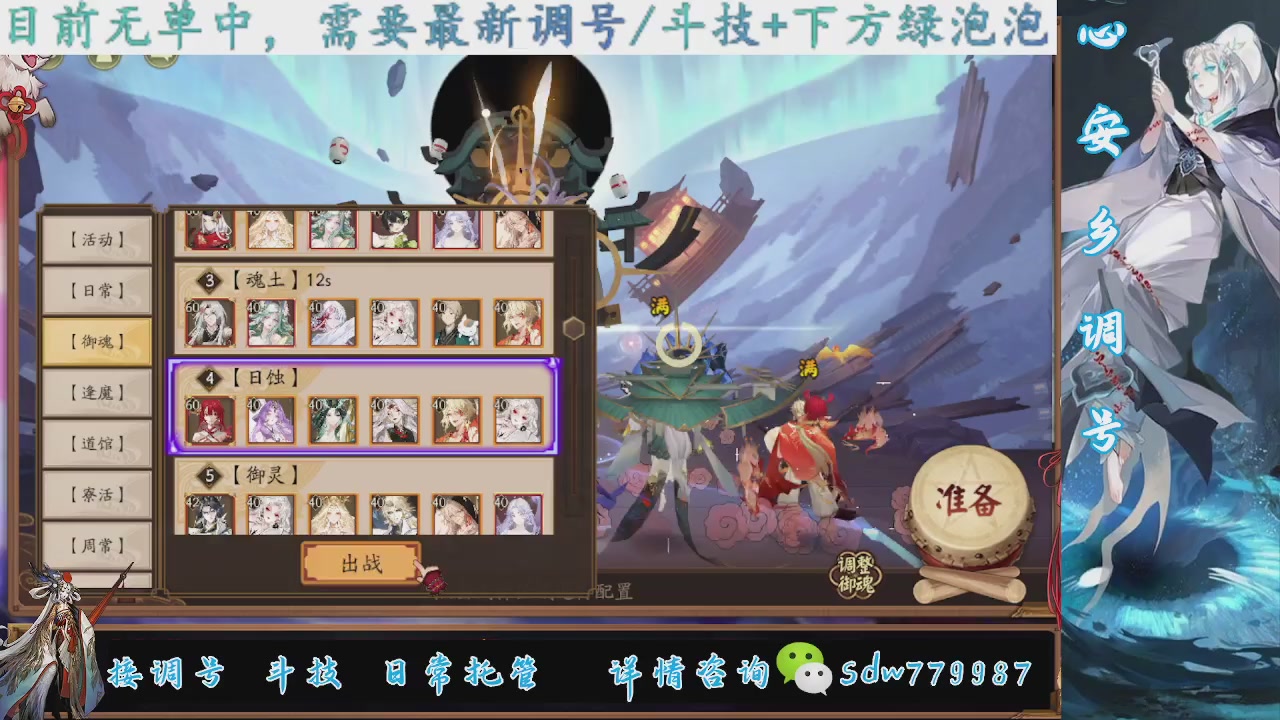Click the diamond handle on the panel's right edge
The width and height of the screenshot is (1280, 720).
click(x=575, y=328)
